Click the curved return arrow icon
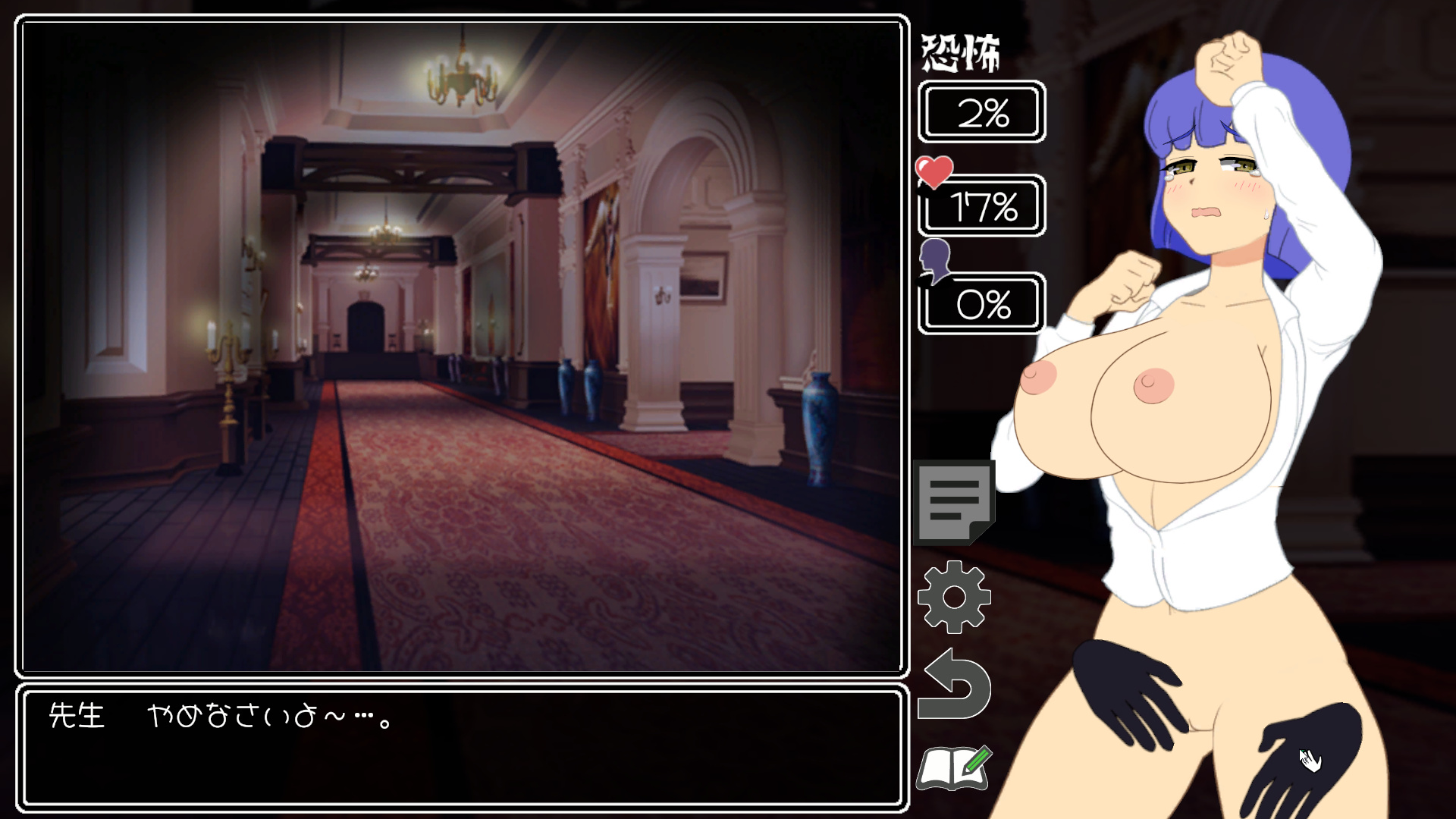 (955, 686)
